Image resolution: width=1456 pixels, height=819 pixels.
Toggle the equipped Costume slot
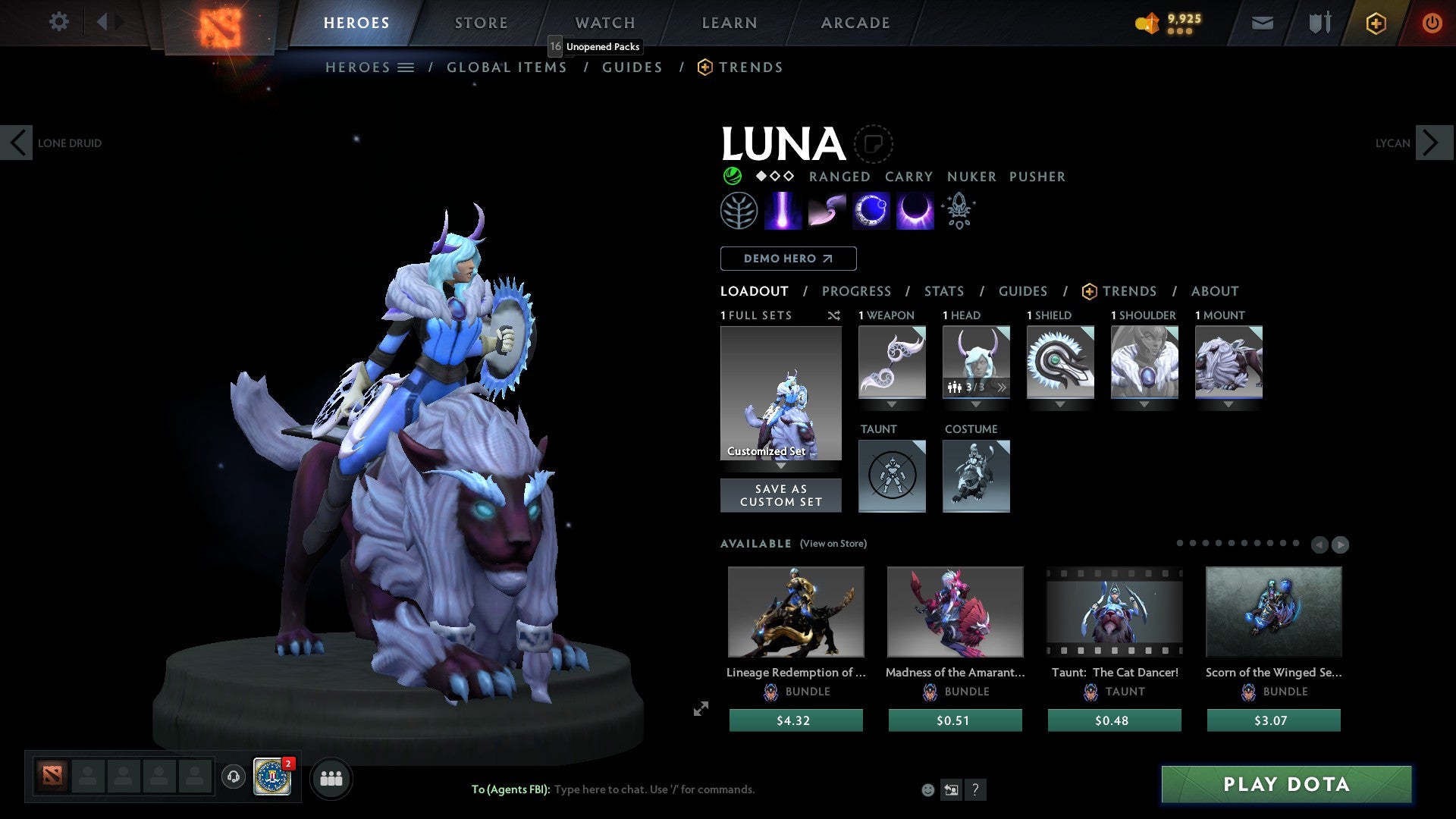[976, 475]
